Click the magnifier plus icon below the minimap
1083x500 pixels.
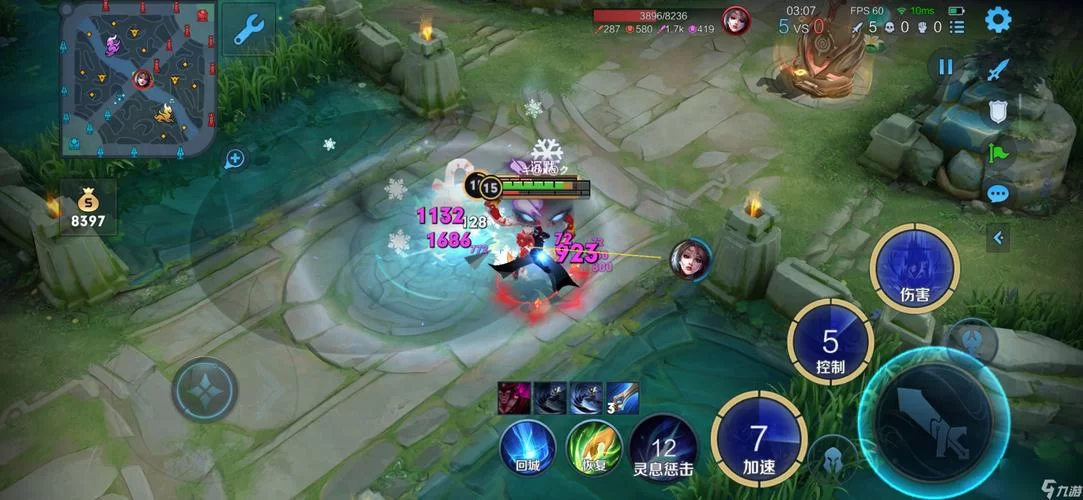(x=235, y=158)
